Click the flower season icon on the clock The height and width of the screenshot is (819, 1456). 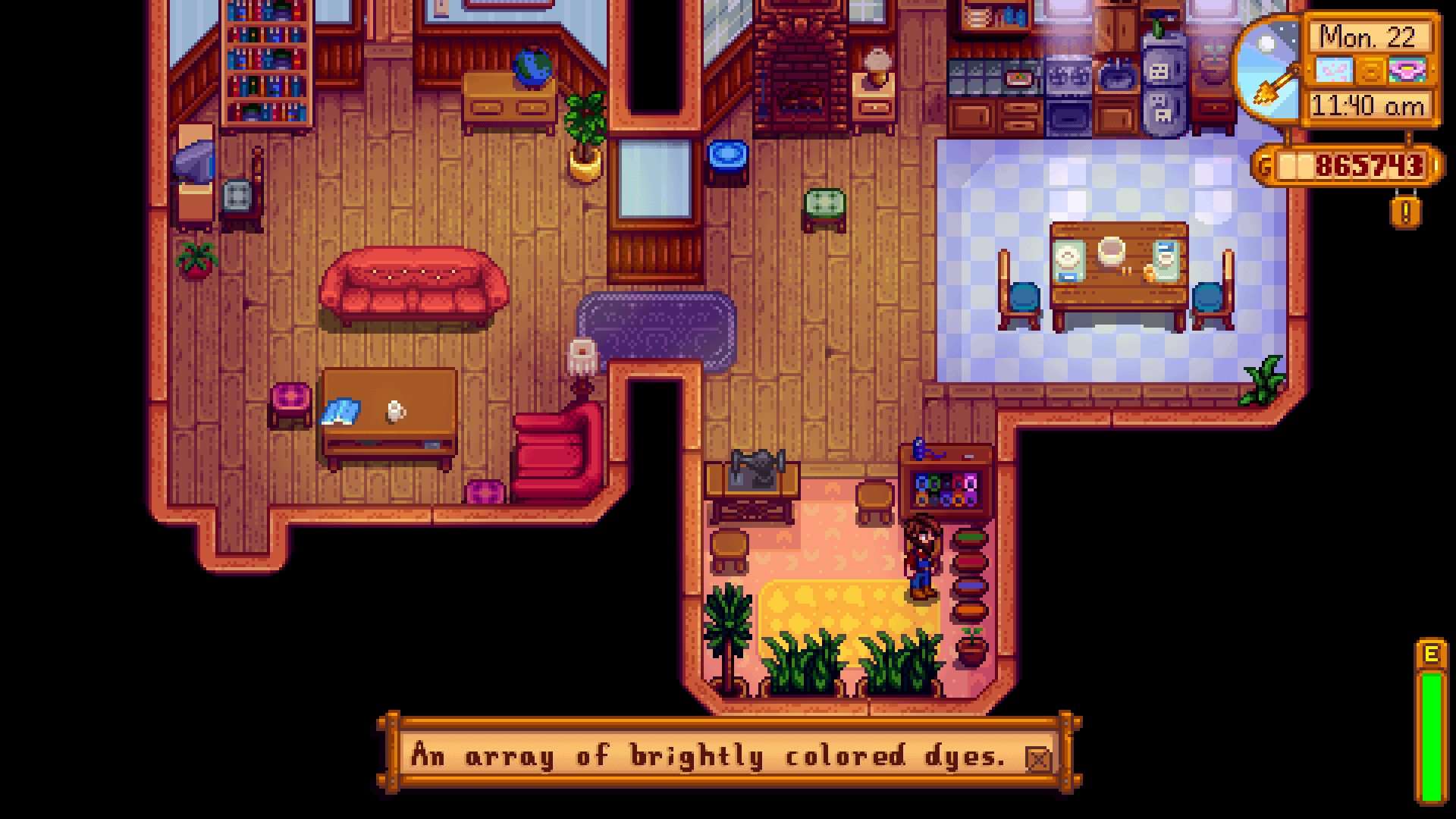(x=1406, y=71)
